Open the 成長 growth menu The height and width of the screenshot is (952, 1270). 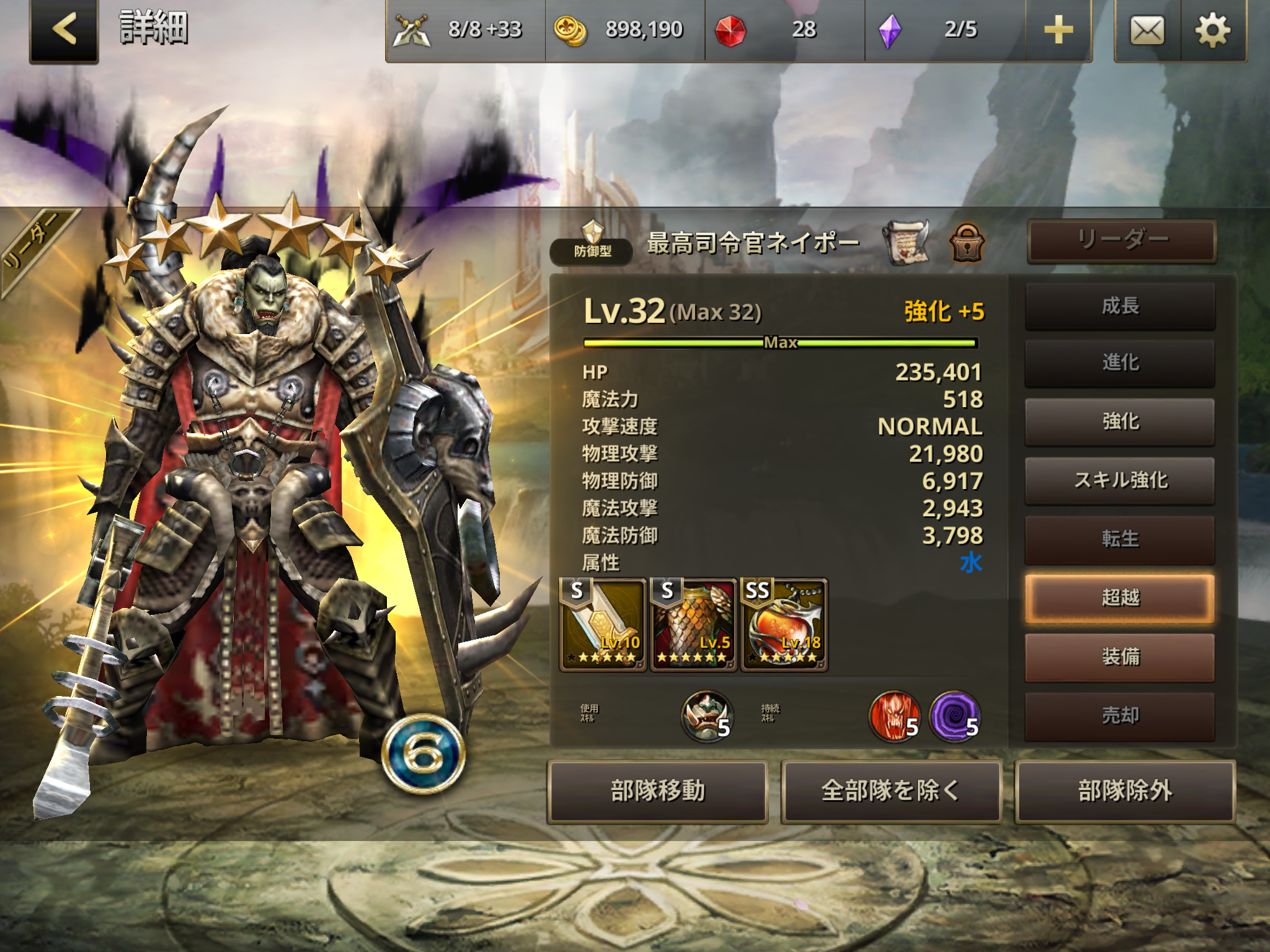[1120, 306]
